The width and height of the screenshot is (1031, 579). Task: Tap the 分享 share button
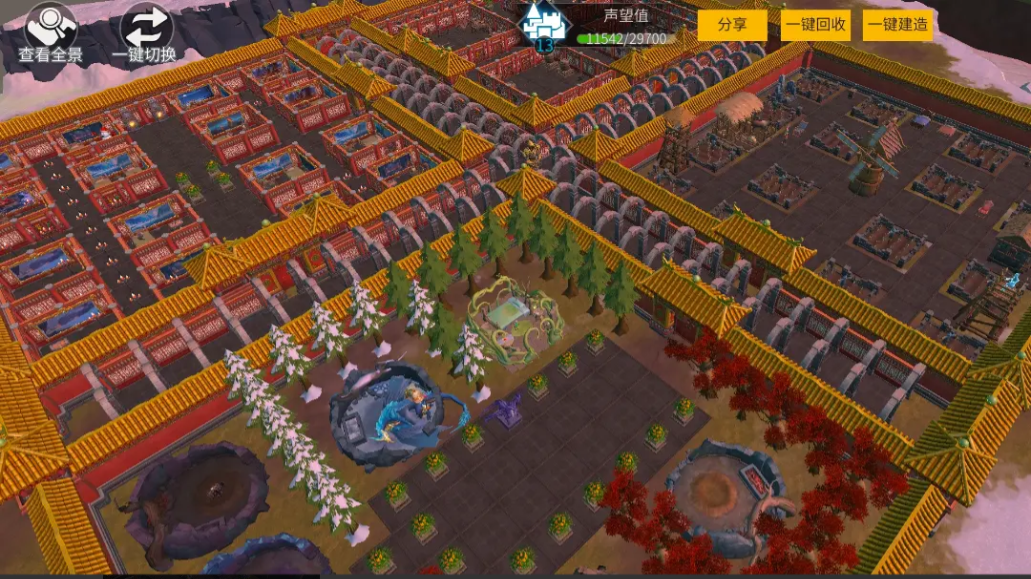(x=732, y=25)
